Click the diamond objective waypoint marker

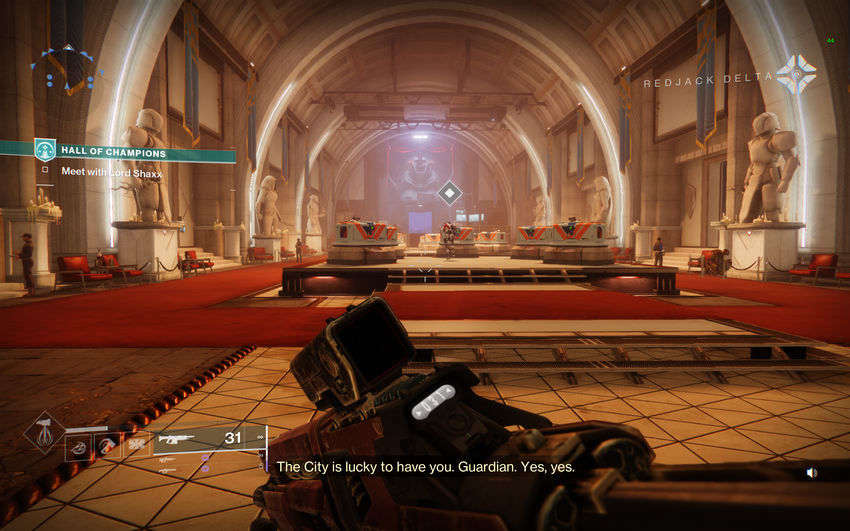tap(451, 192)
